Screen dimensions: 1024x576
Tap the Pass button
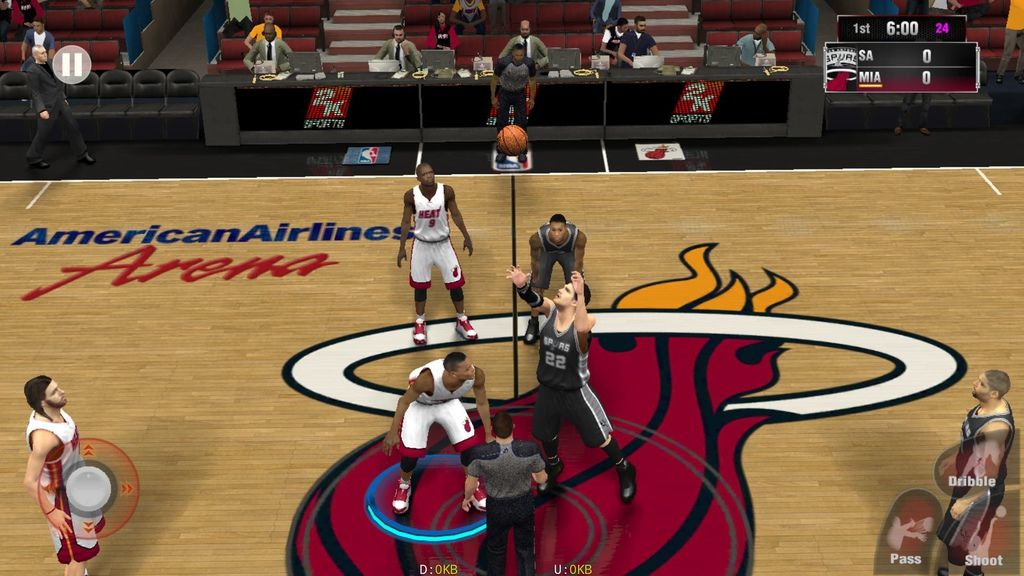pyautogui.click(x=908, y=532)
